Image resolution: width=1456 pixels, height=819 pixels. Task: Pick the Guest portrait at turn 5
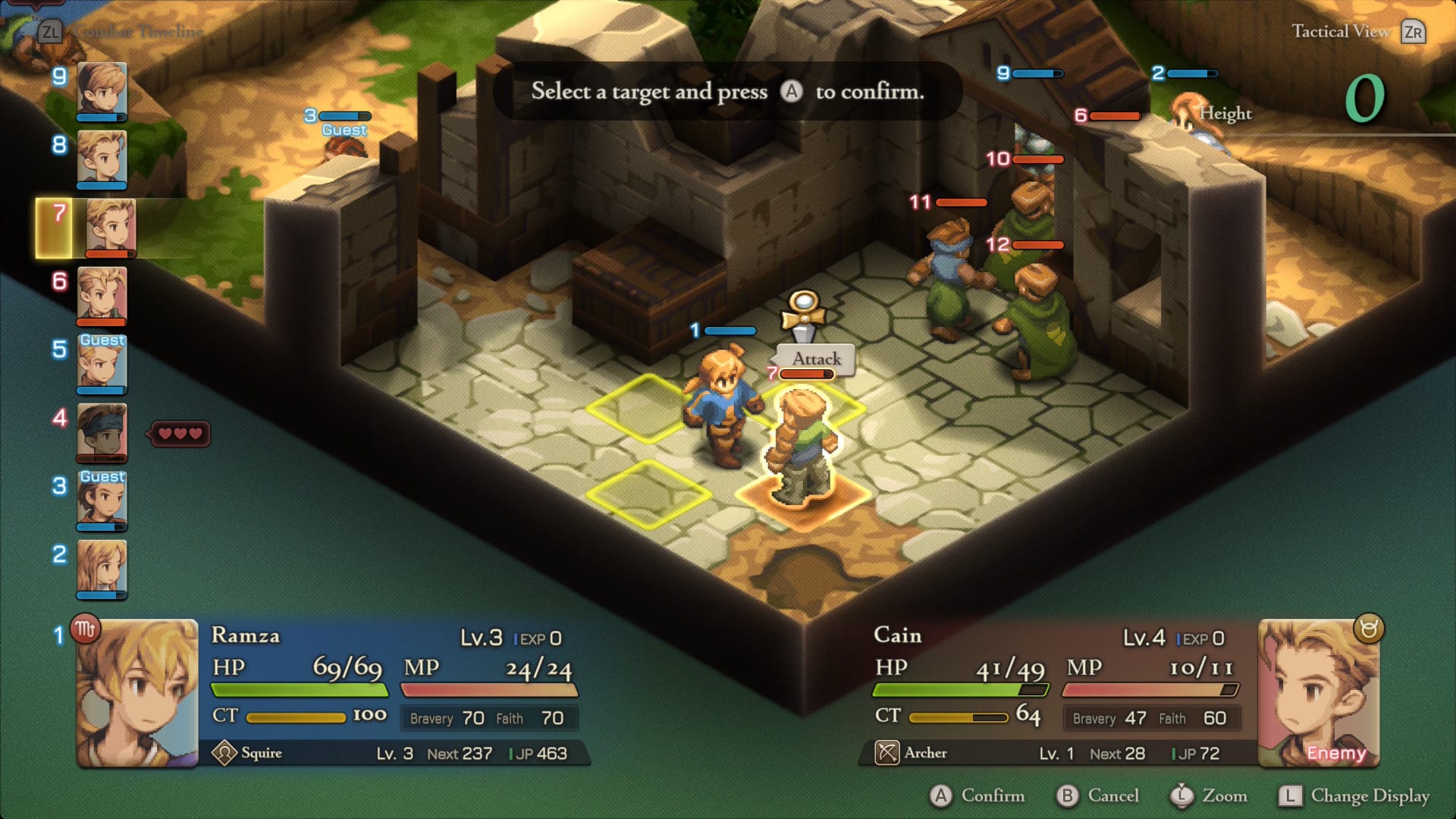point(102,364)
